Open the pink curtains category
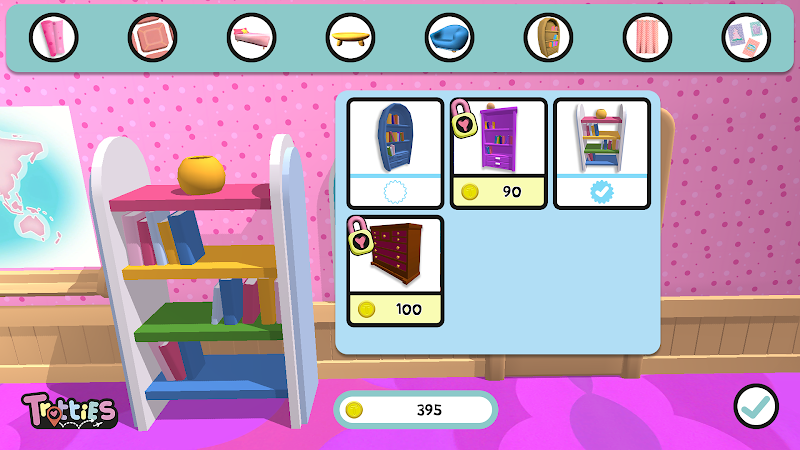Image resolution: width=800 pixels, height=450 pixels. click(648, 38)
